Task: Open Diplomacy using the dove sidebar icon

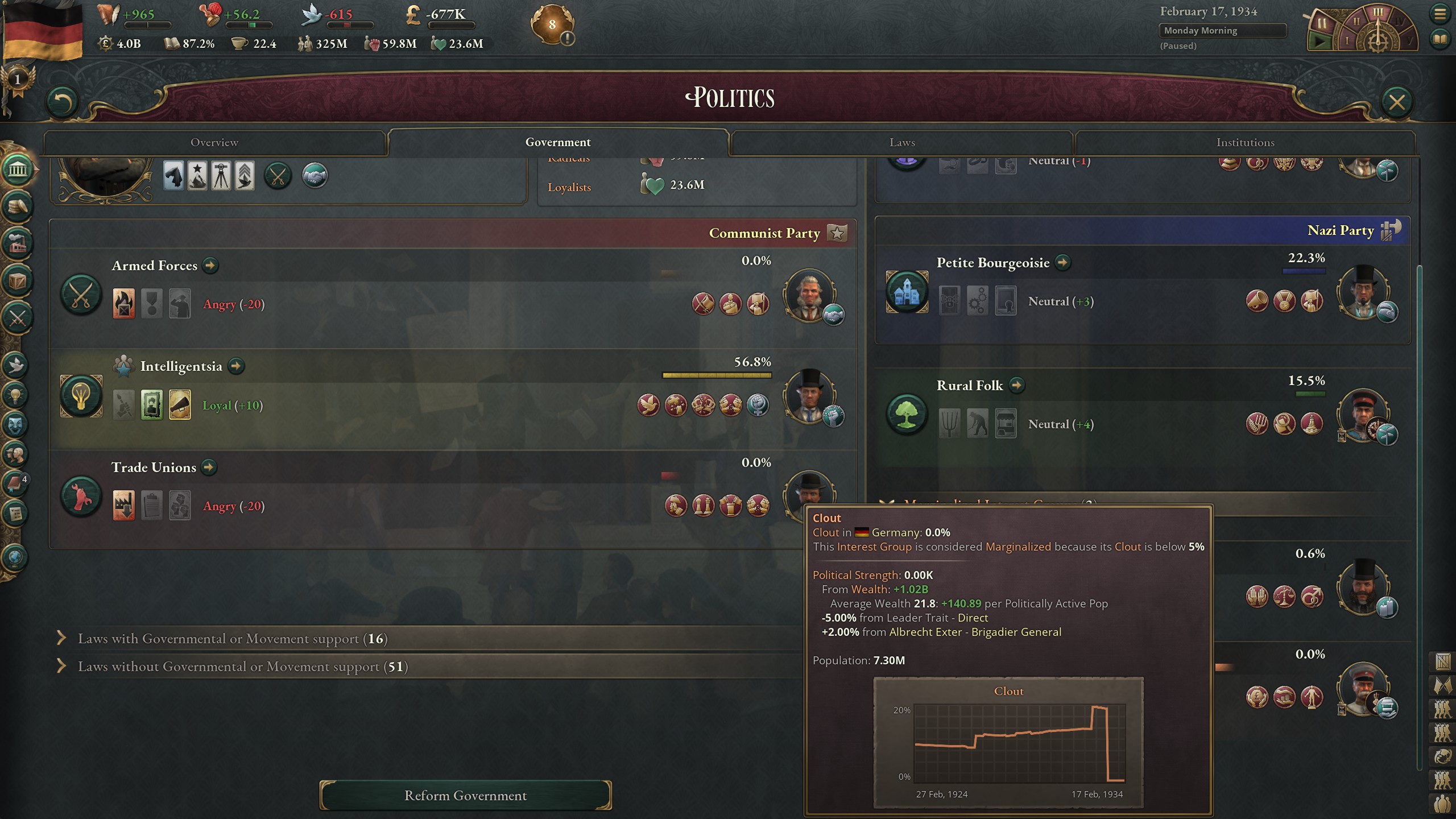Action: pos(17,365)
